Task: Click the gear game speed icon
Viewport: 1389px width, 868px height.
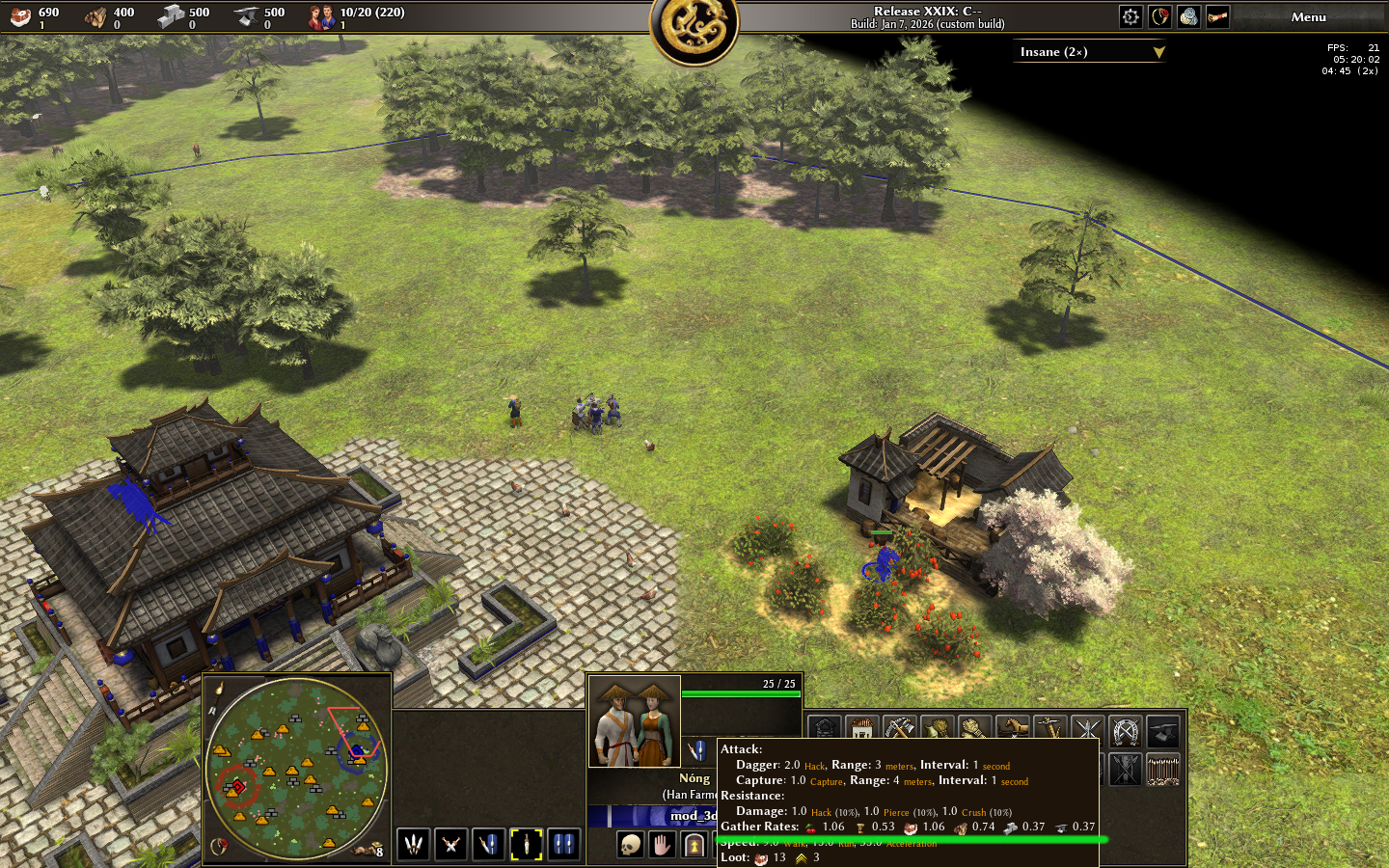Action: tap(1130, 16)
